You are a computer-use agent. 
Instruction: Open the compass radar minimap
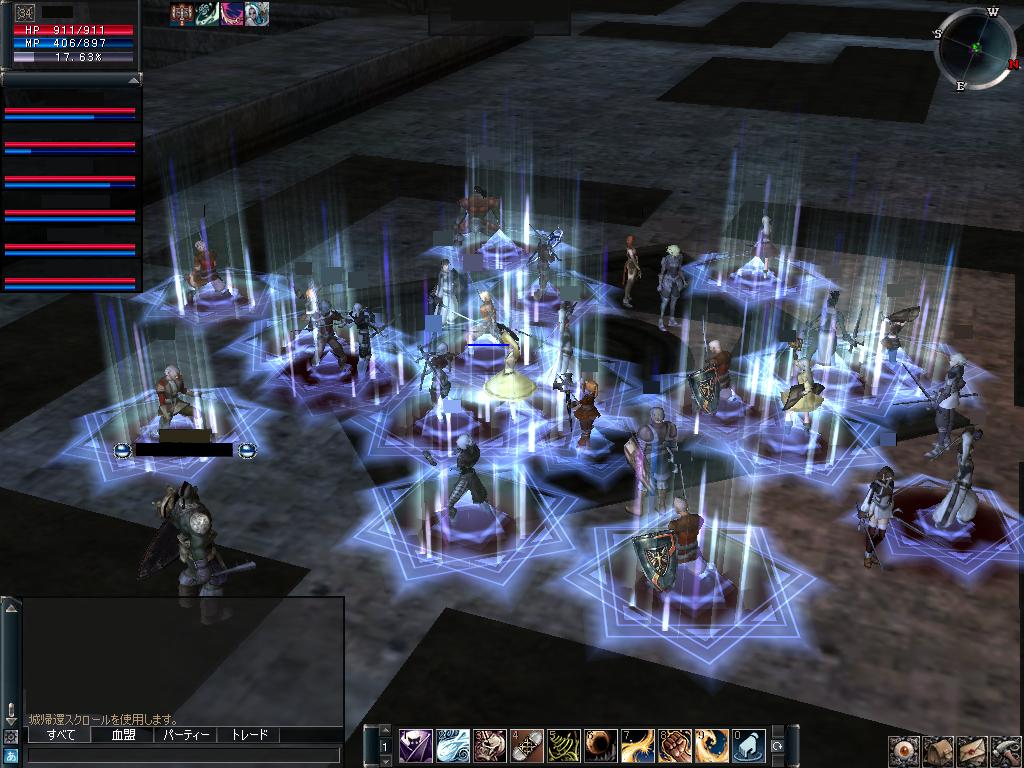[x=976, y=47]
